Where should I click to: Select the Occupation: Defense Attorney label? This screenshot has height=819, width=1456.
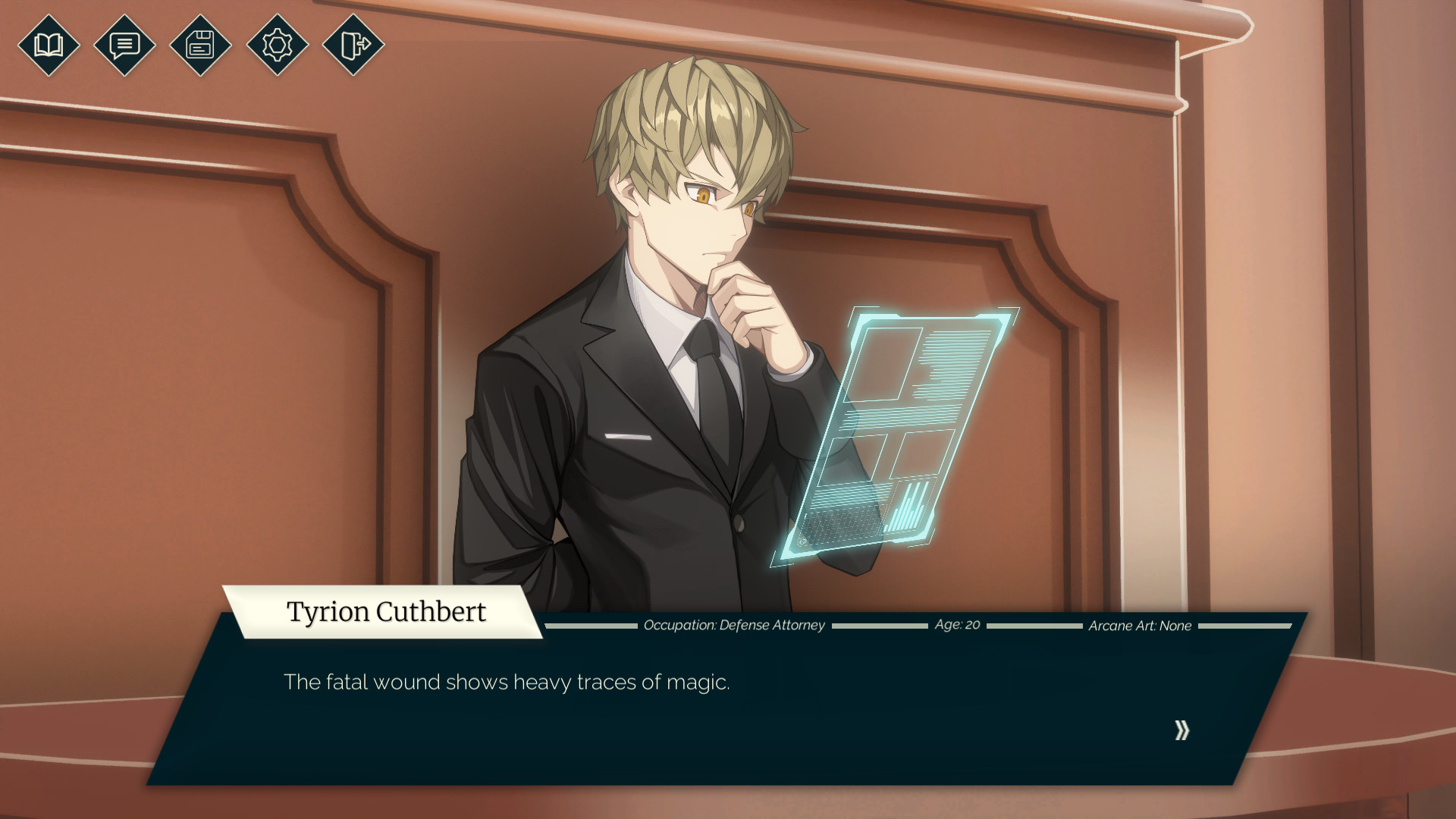point(733,625)
